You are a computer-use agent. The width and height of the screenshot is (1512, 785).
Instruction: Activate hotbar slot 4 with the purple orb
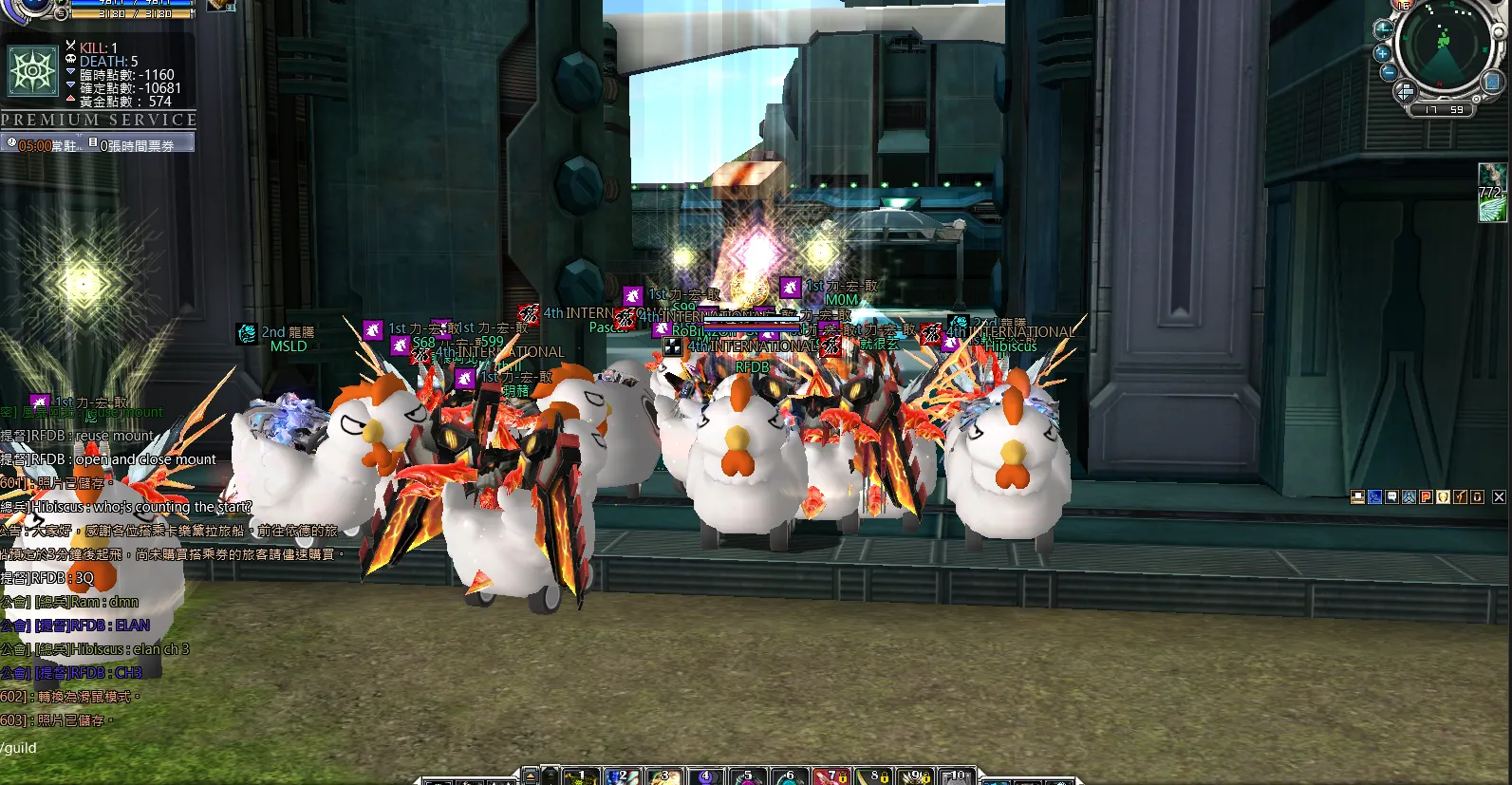pos(707,776)
